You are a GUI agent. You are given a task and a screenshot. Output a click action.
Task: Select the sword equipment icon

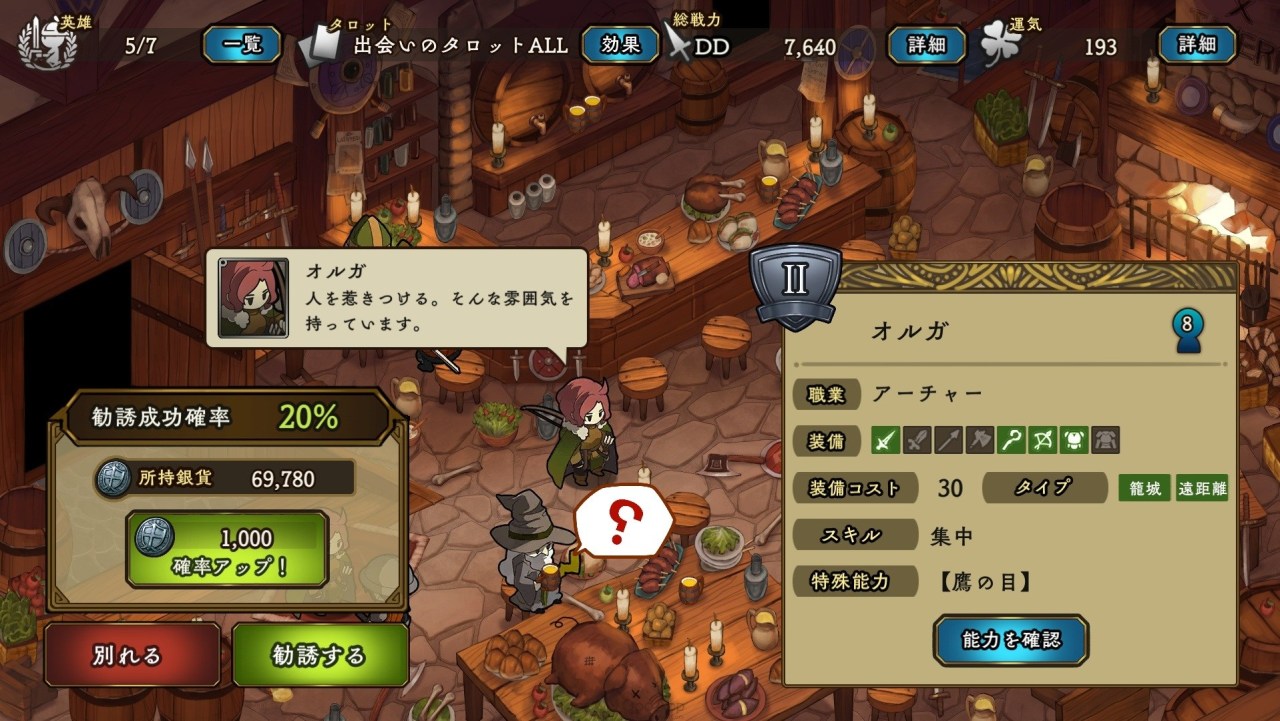886,440
